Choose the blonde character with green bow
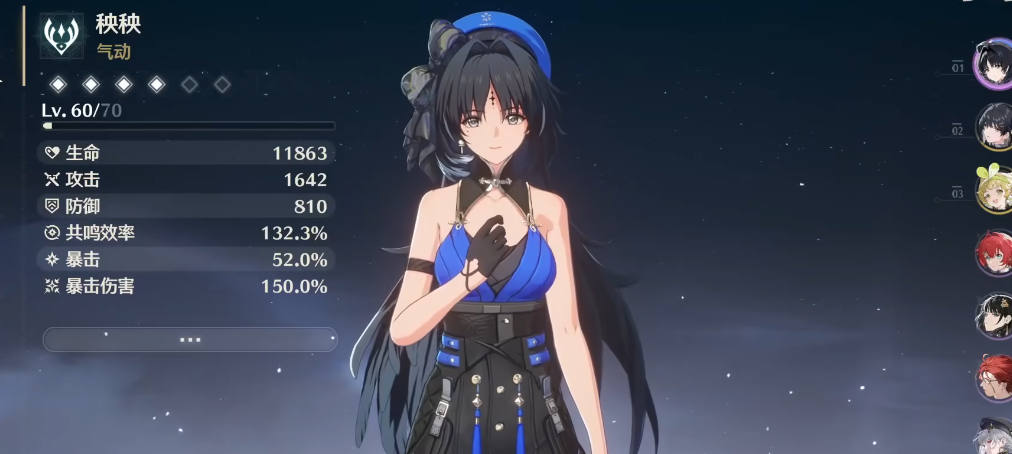 point(994,189)
